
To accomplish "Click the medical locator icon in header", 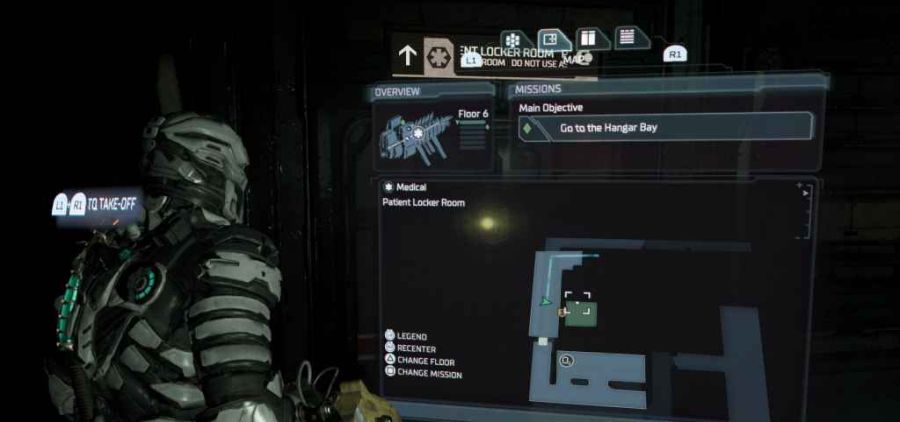I will [439, 54].
